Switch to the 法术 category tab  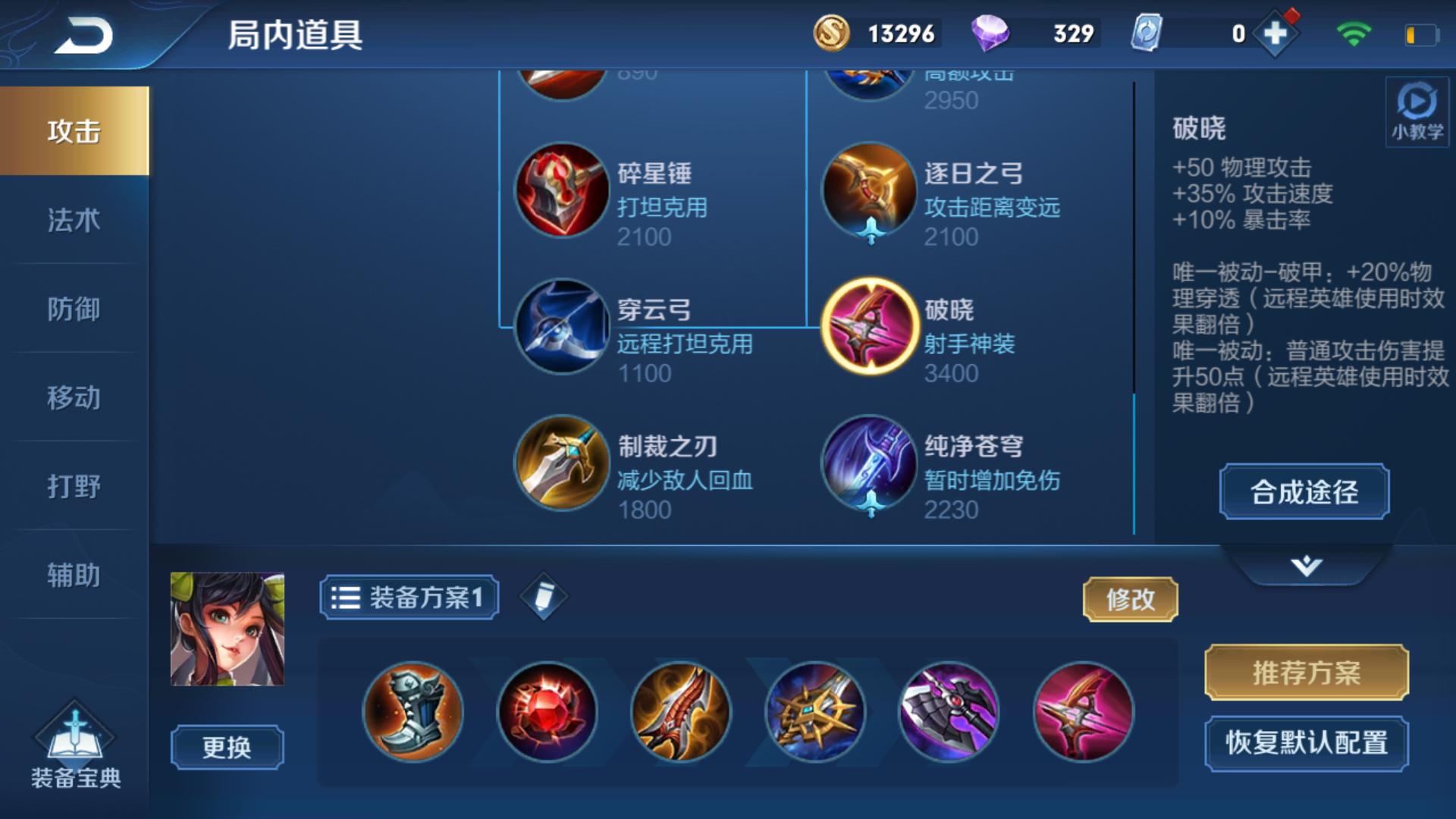pos(74,220)
